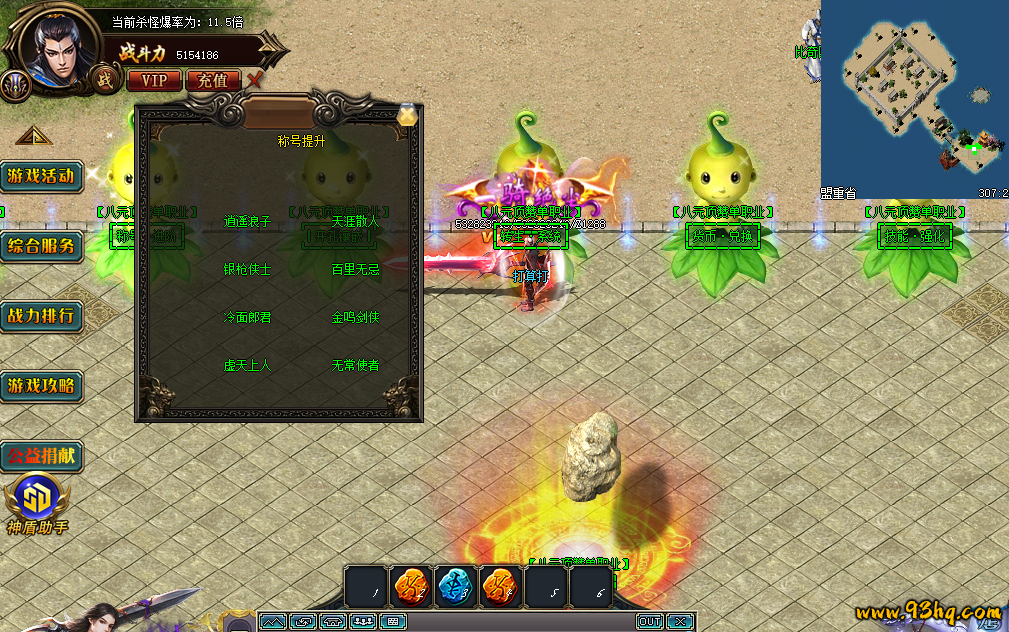The height and width of the screenshot is (632, 1009).
Task: Show the 战力排行 power ranking
Action: click(41, 316)
